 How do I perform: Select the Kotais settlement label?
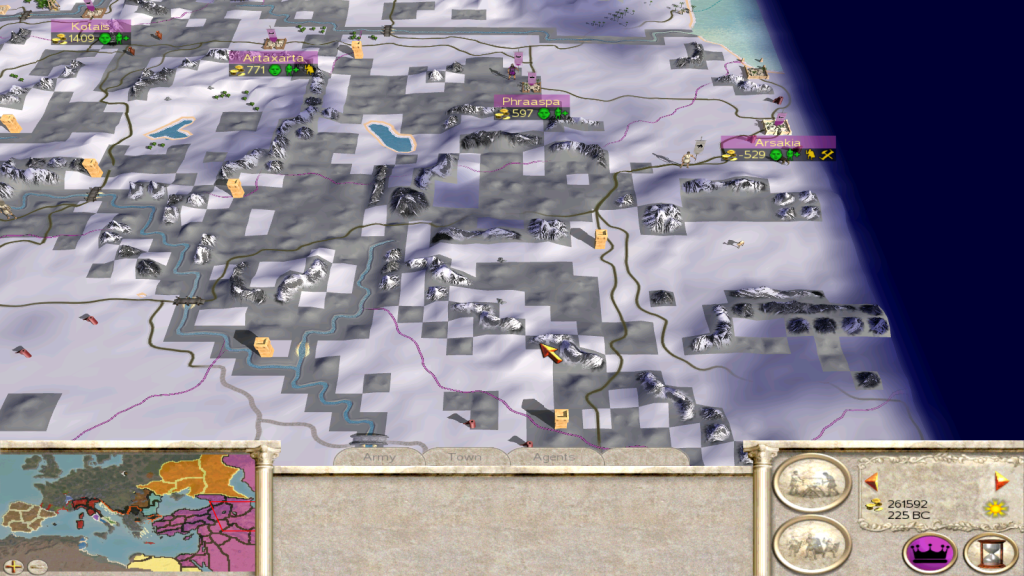(90, 26)
